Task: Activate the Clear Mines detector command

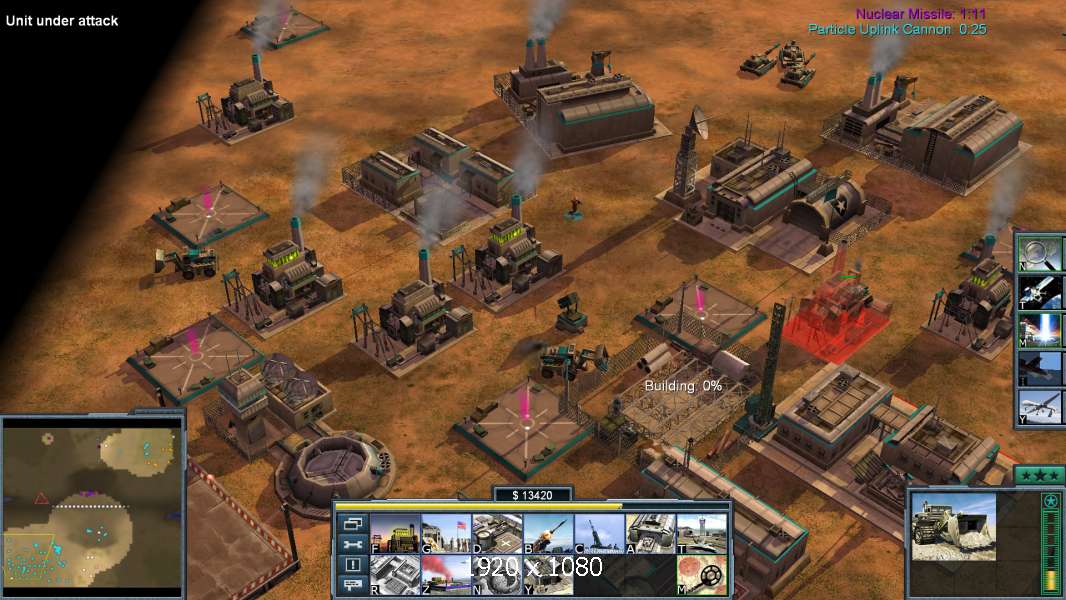Action: (701, 575)
